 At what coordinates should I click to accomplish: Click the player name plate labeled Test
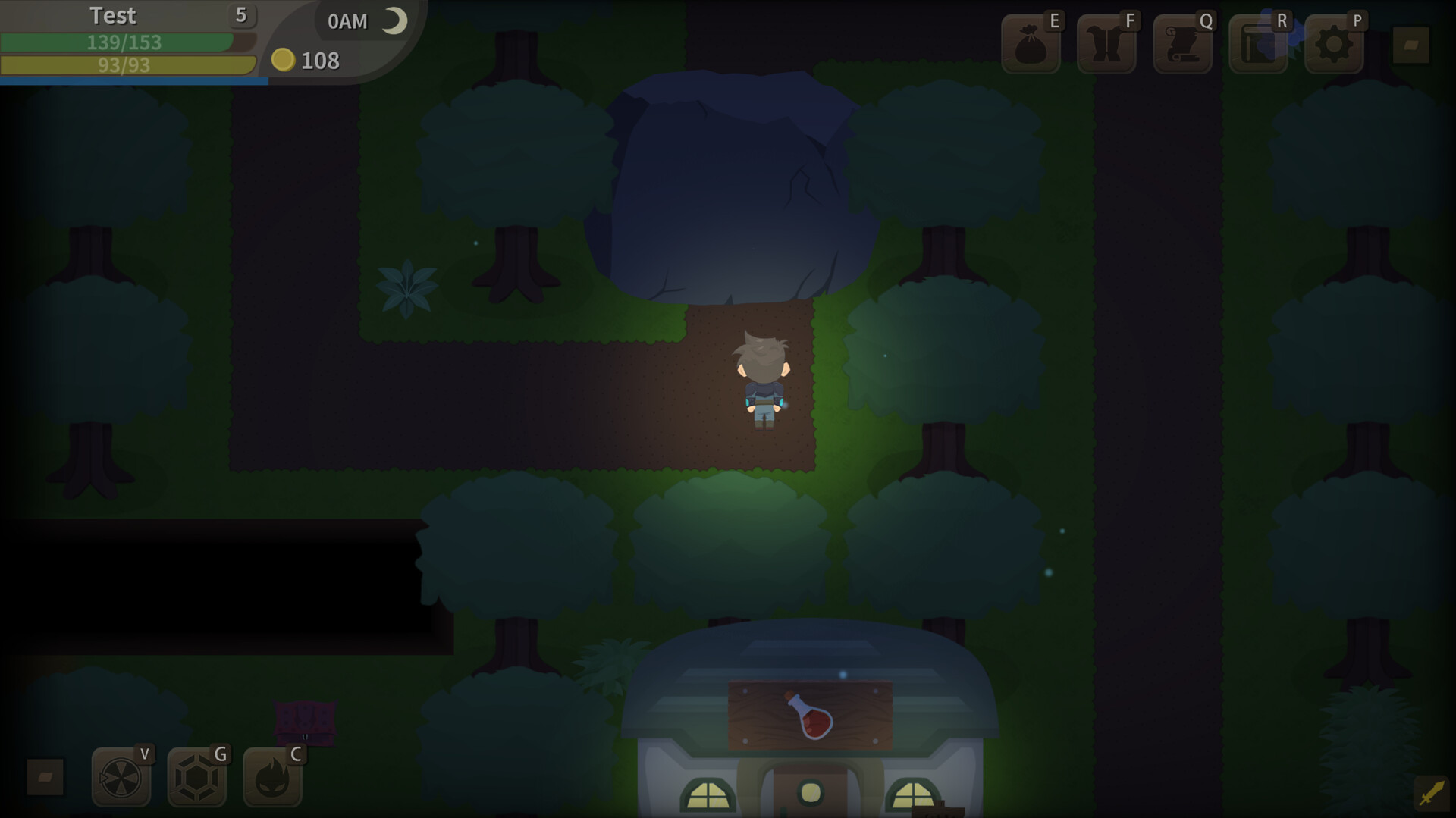(x=113, y=15)
